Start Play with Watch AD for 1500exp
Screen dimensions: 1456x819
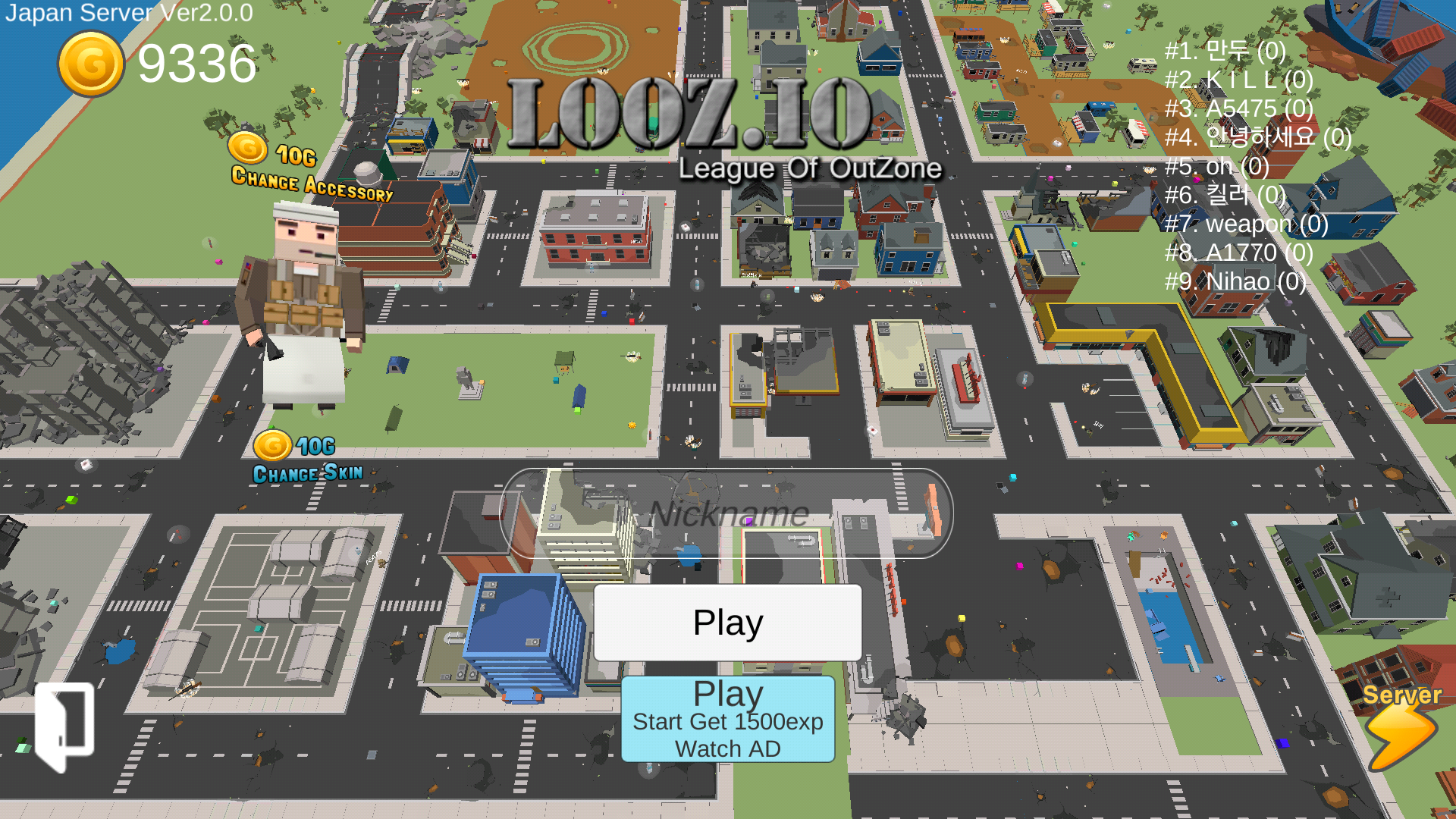(727, 719)
